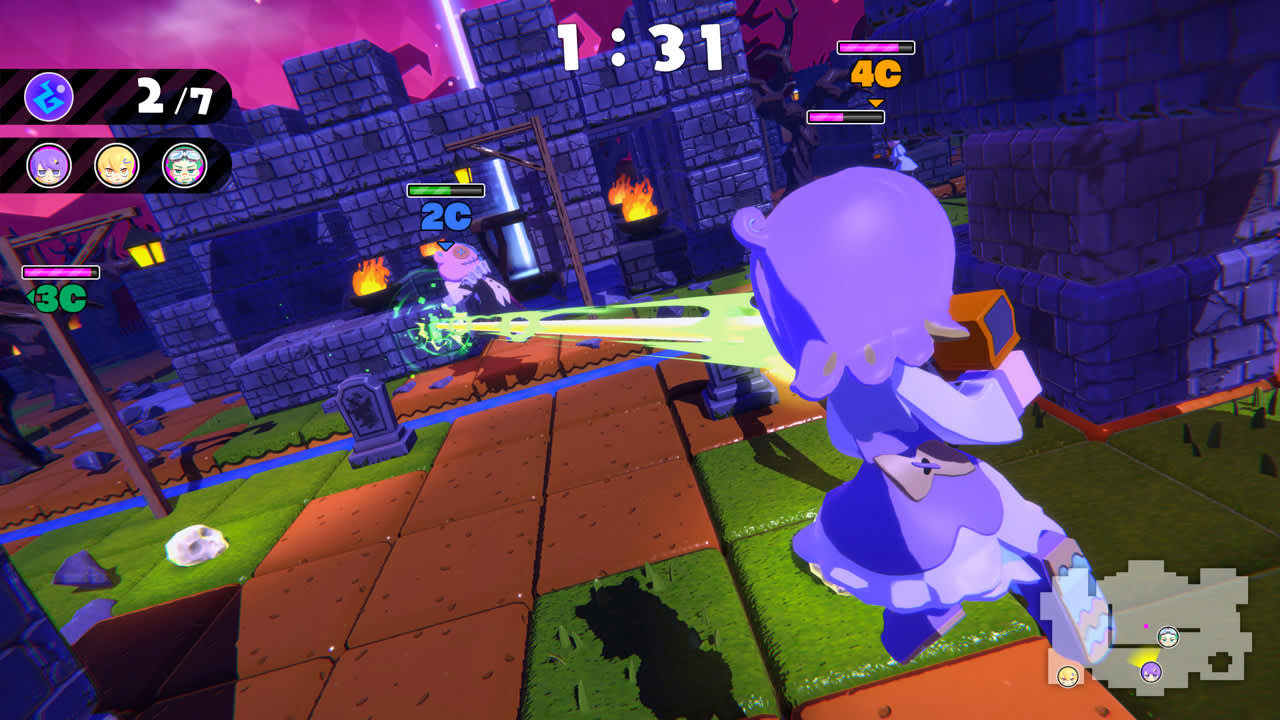
Task: Click the yellow arrow under the 4C bar
Action: click(x=878, y=100)
